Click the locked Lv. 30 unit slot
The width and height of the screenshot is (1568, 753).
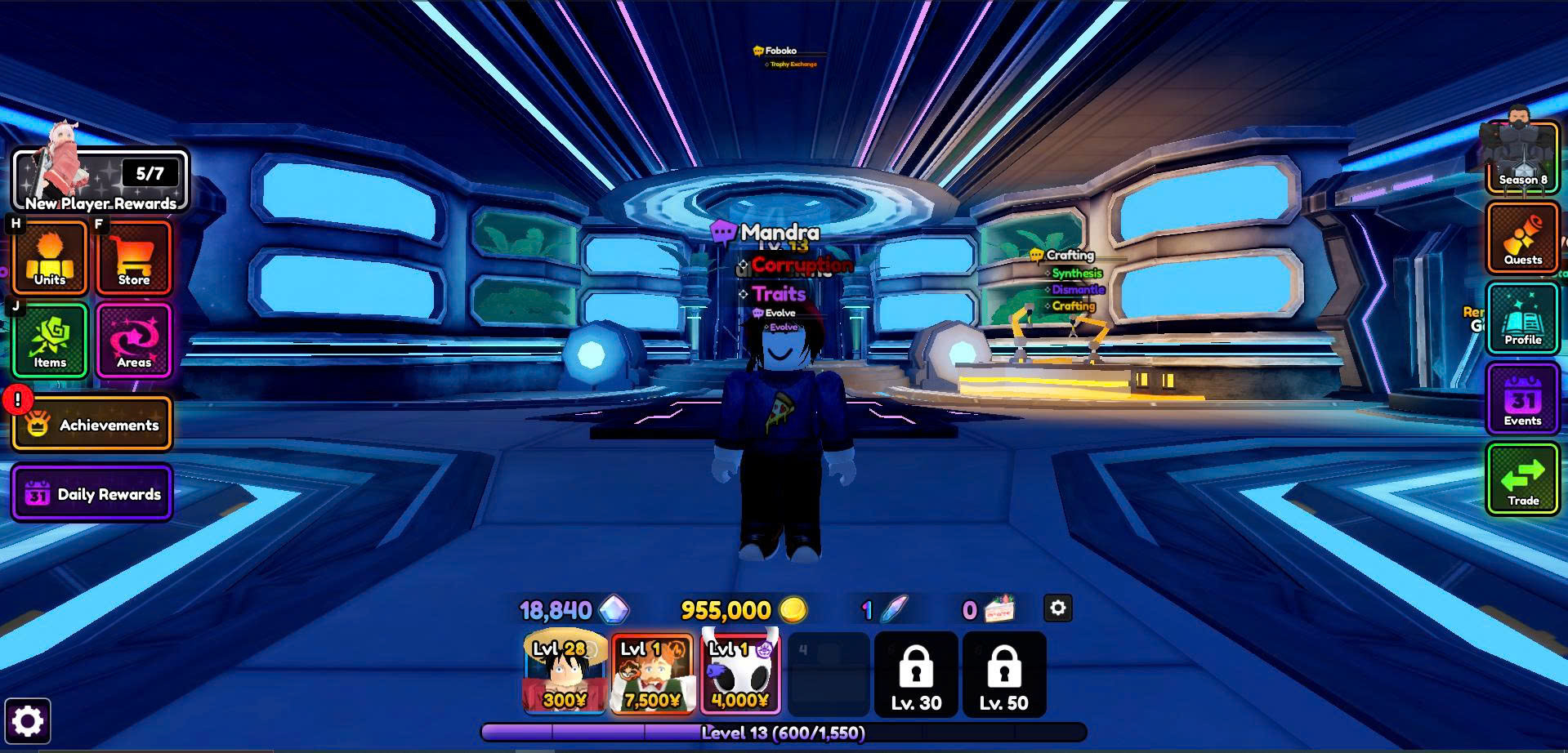(916, 675)
